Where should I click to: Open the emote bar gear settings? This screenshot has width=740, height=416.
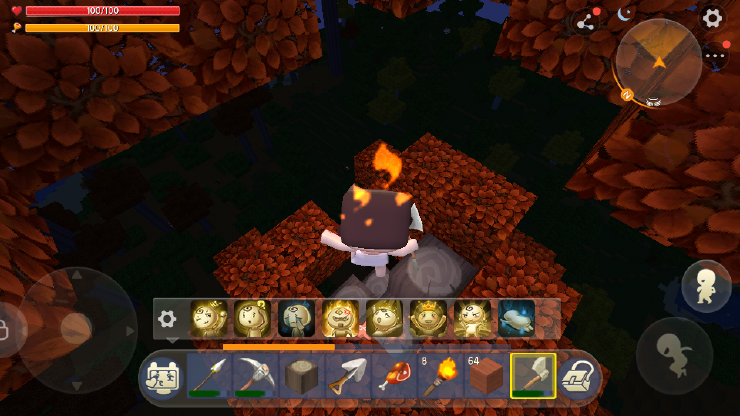167,319
